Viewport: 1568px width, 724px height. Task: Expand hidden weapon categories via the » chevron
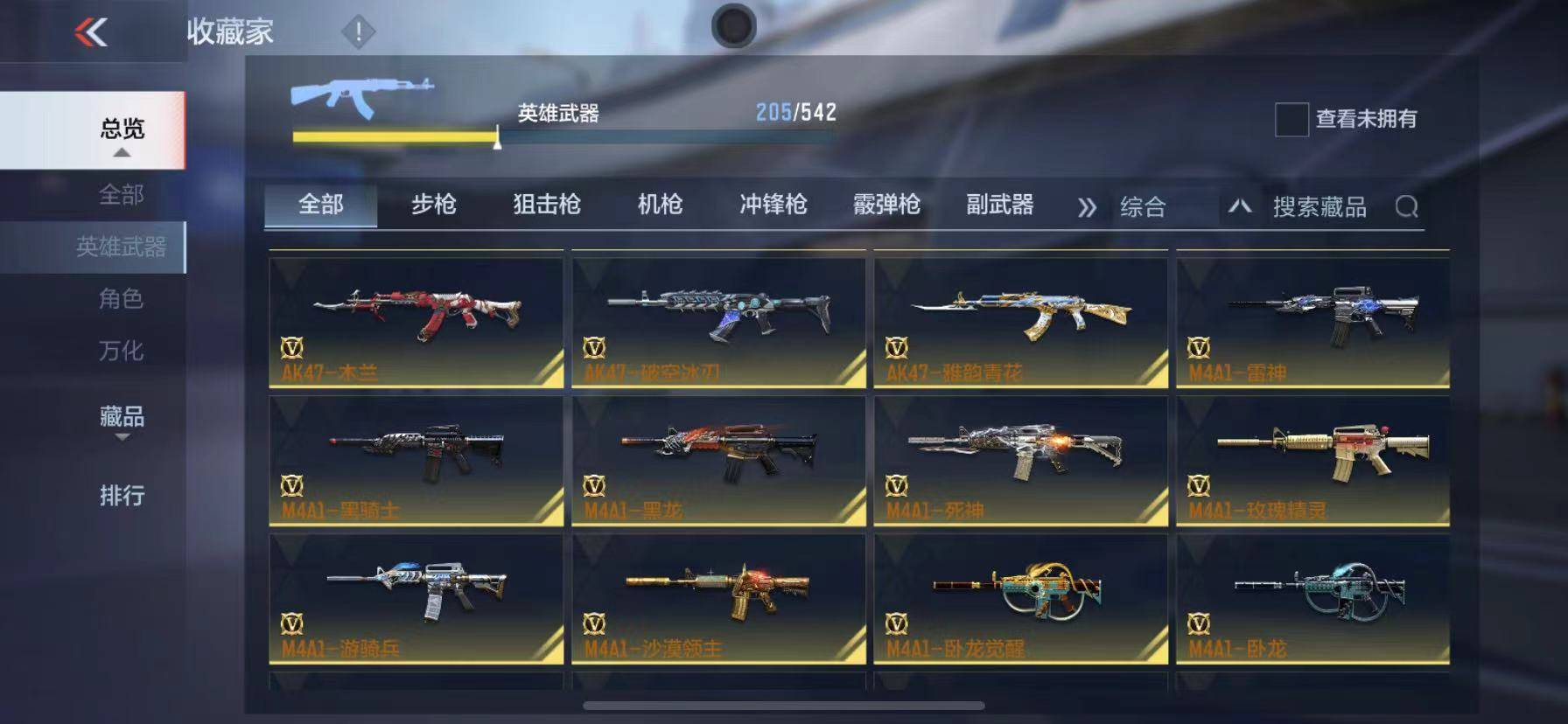click(1088, 208)
